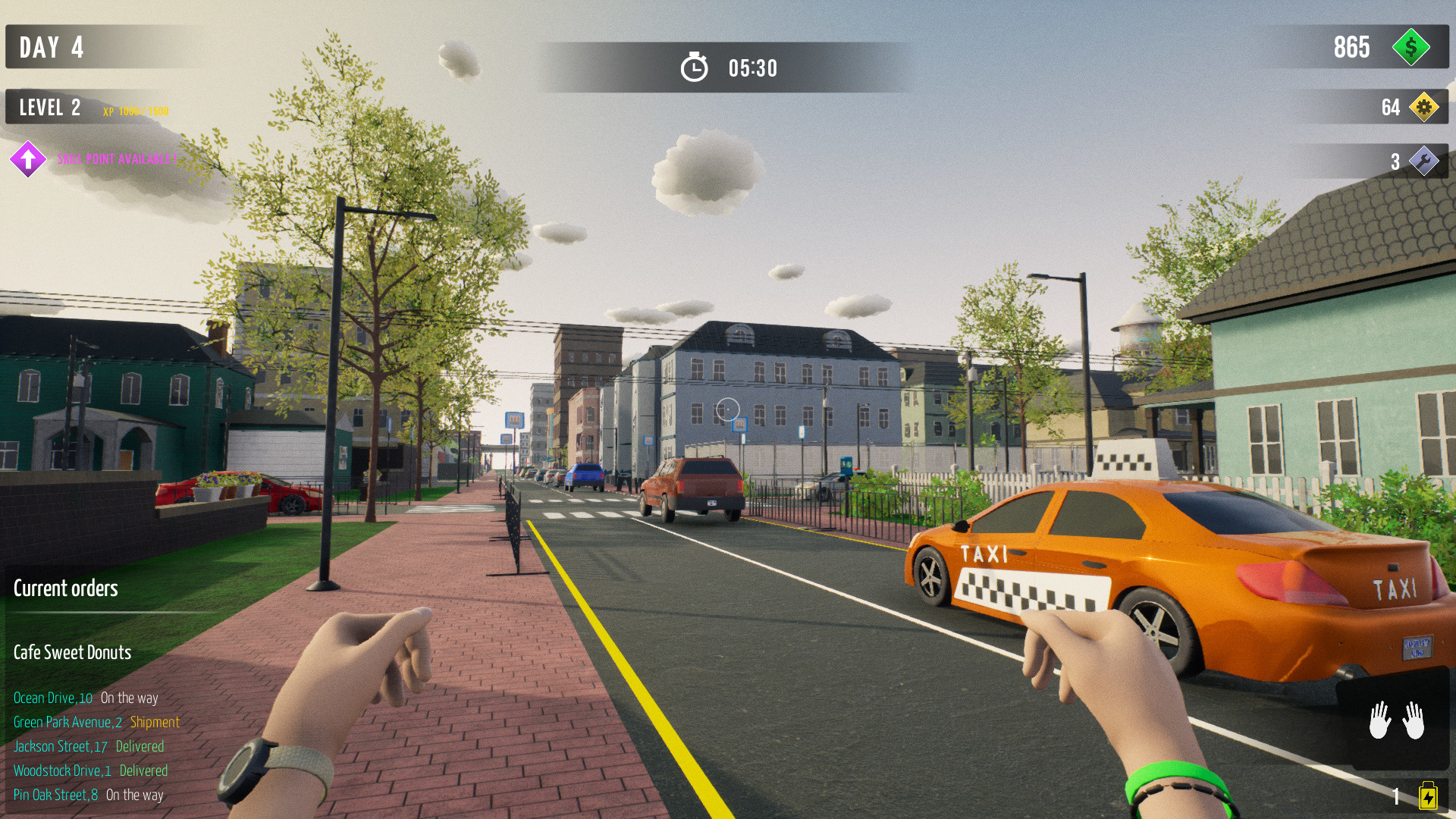The width and height of the screenshot is (1456, 819).
Task: Expand the Cafe Sweet Donuts order group
Action: 72,652
